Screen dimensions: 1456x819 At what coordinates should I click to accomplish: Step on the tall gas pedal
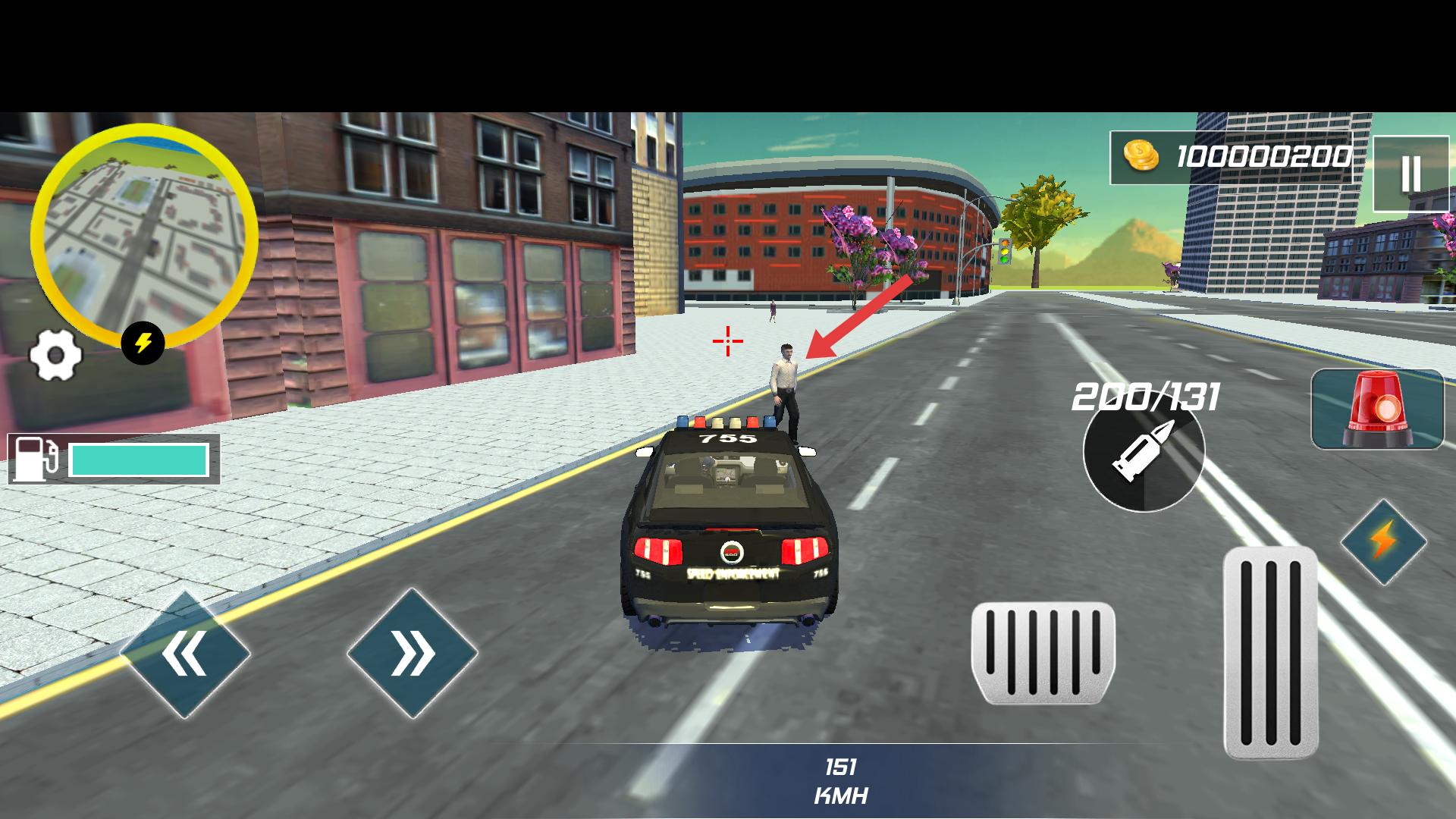click(x=1270, y=652)
